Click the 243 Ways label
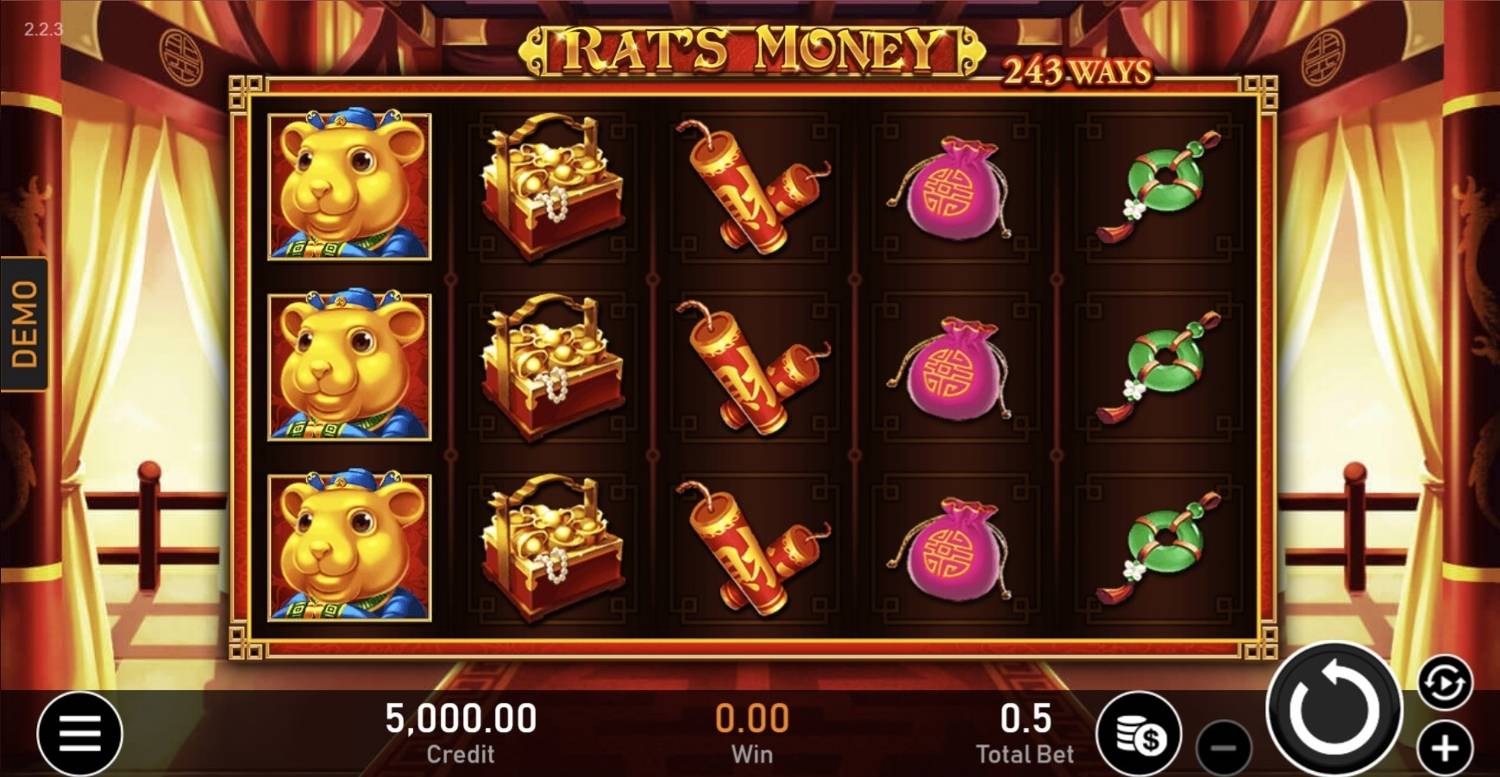 coord(1075,70)
